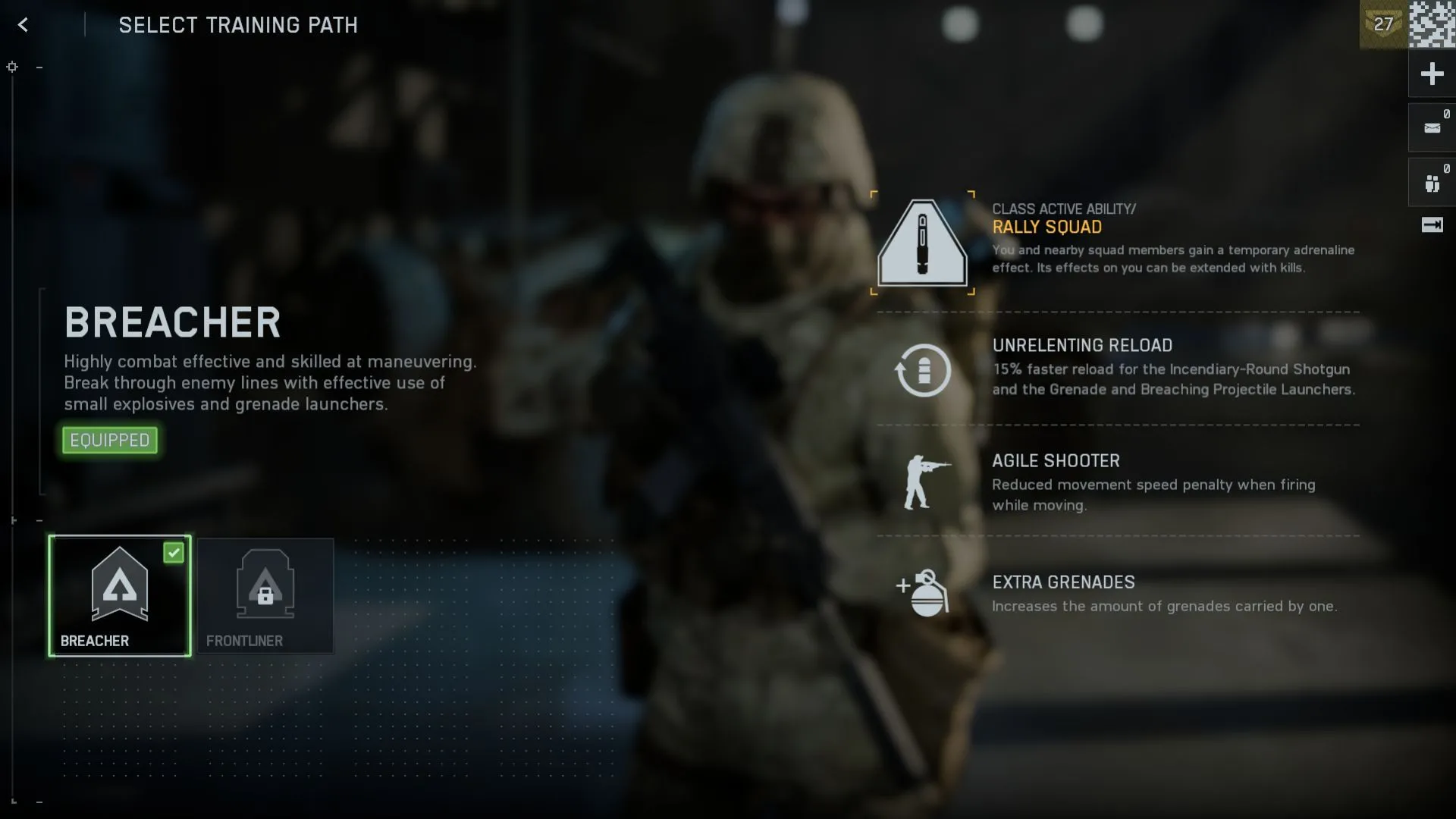The image size is (1456, 819).
Task: Select the Frontliner training path card
Action: pos(265,596)
